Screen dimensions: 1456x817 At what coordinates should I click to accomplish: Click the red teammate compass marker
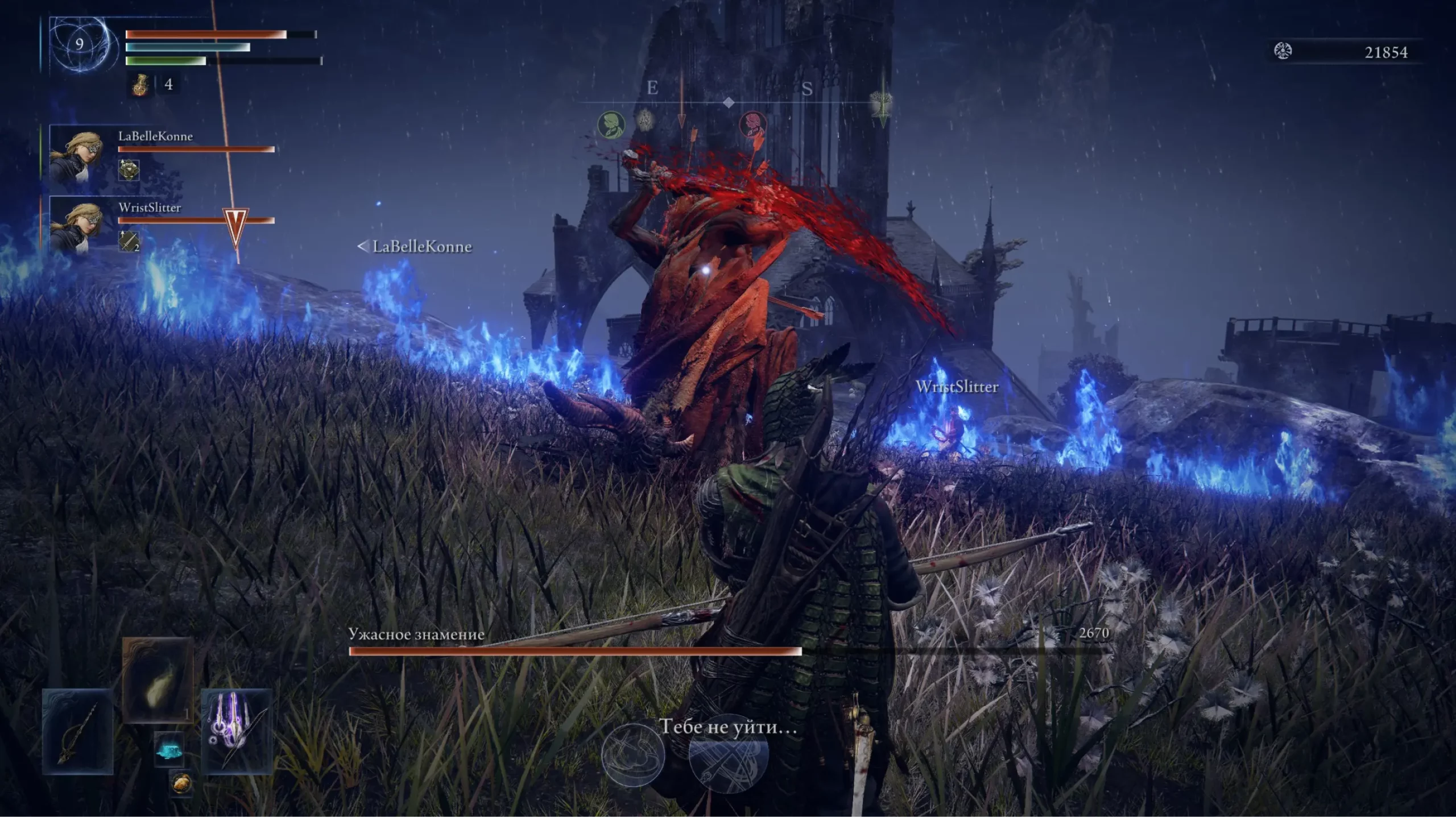[x=752, y=125]
